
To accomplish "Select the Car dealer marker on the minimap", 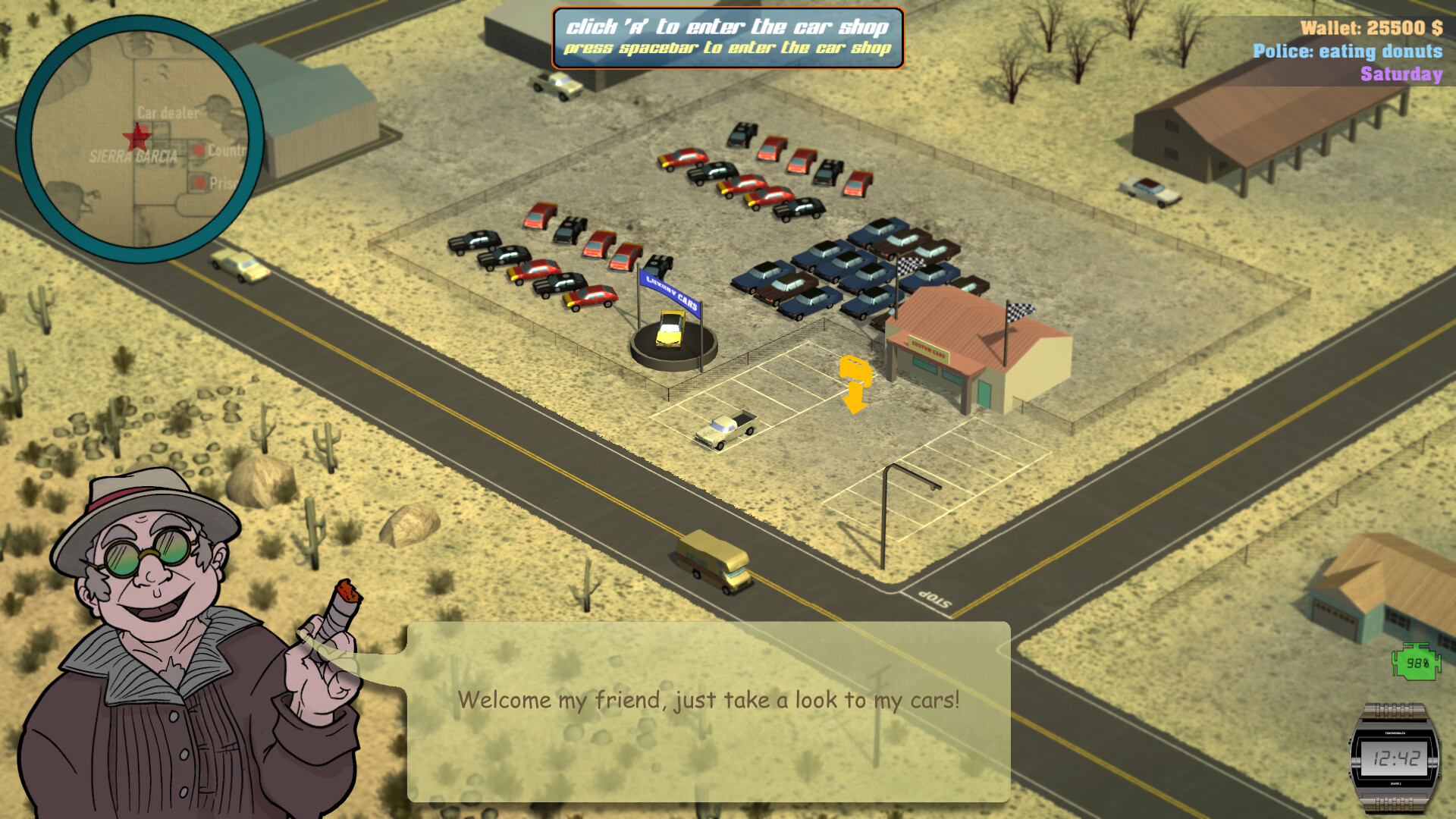I will tap(166, 114).
